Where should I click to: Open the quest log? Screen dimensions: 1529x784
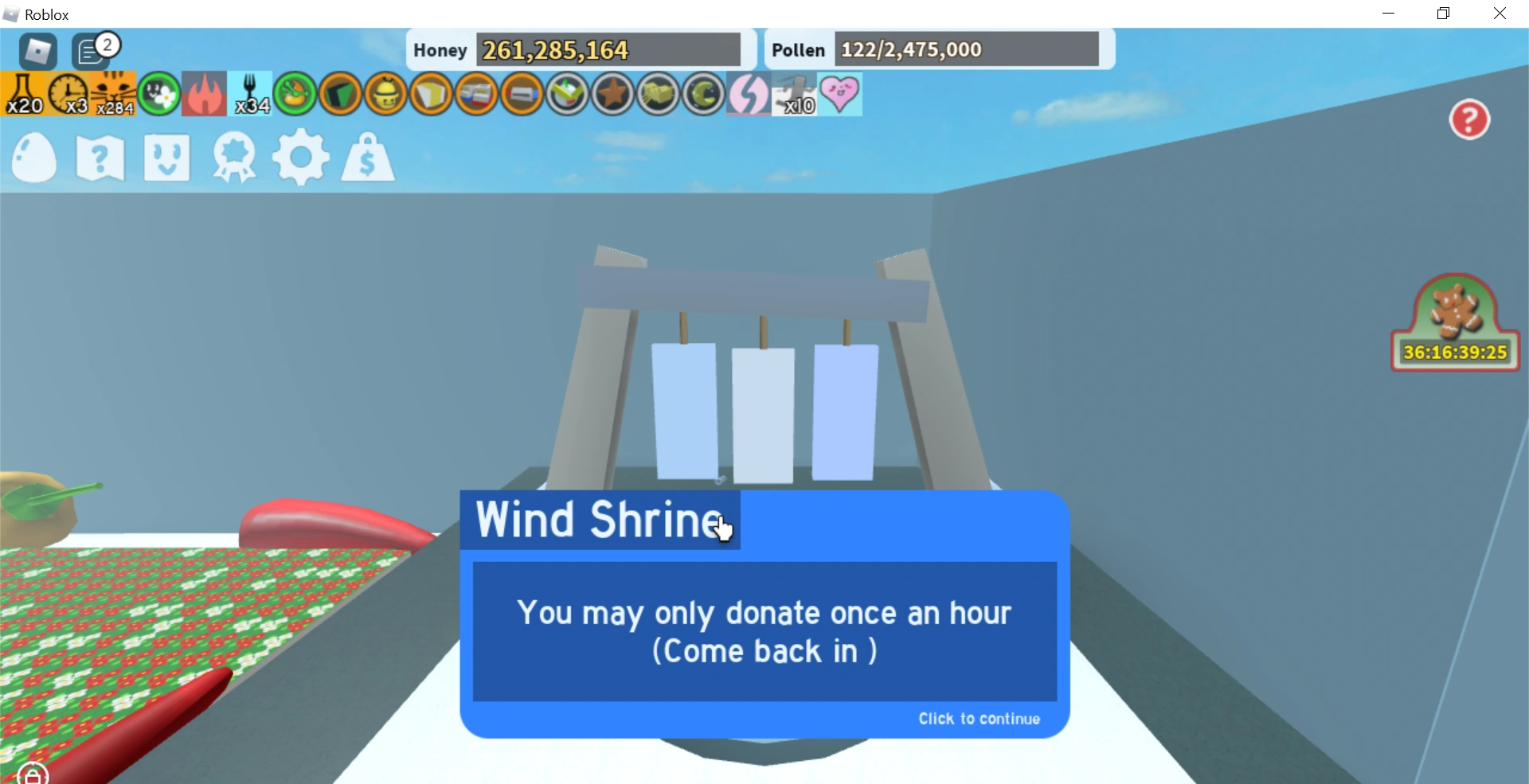tap(99, 157)
